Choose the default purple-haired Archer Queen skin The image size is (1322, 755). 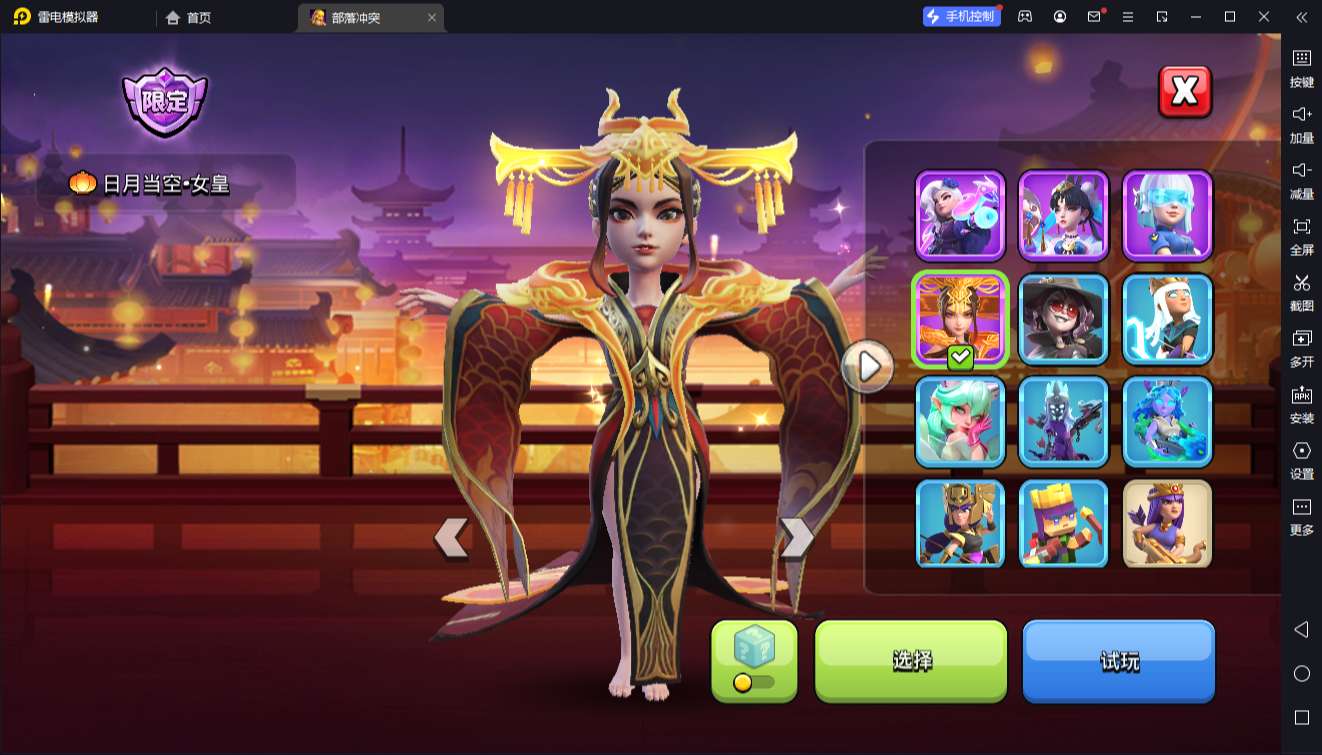1167,524
